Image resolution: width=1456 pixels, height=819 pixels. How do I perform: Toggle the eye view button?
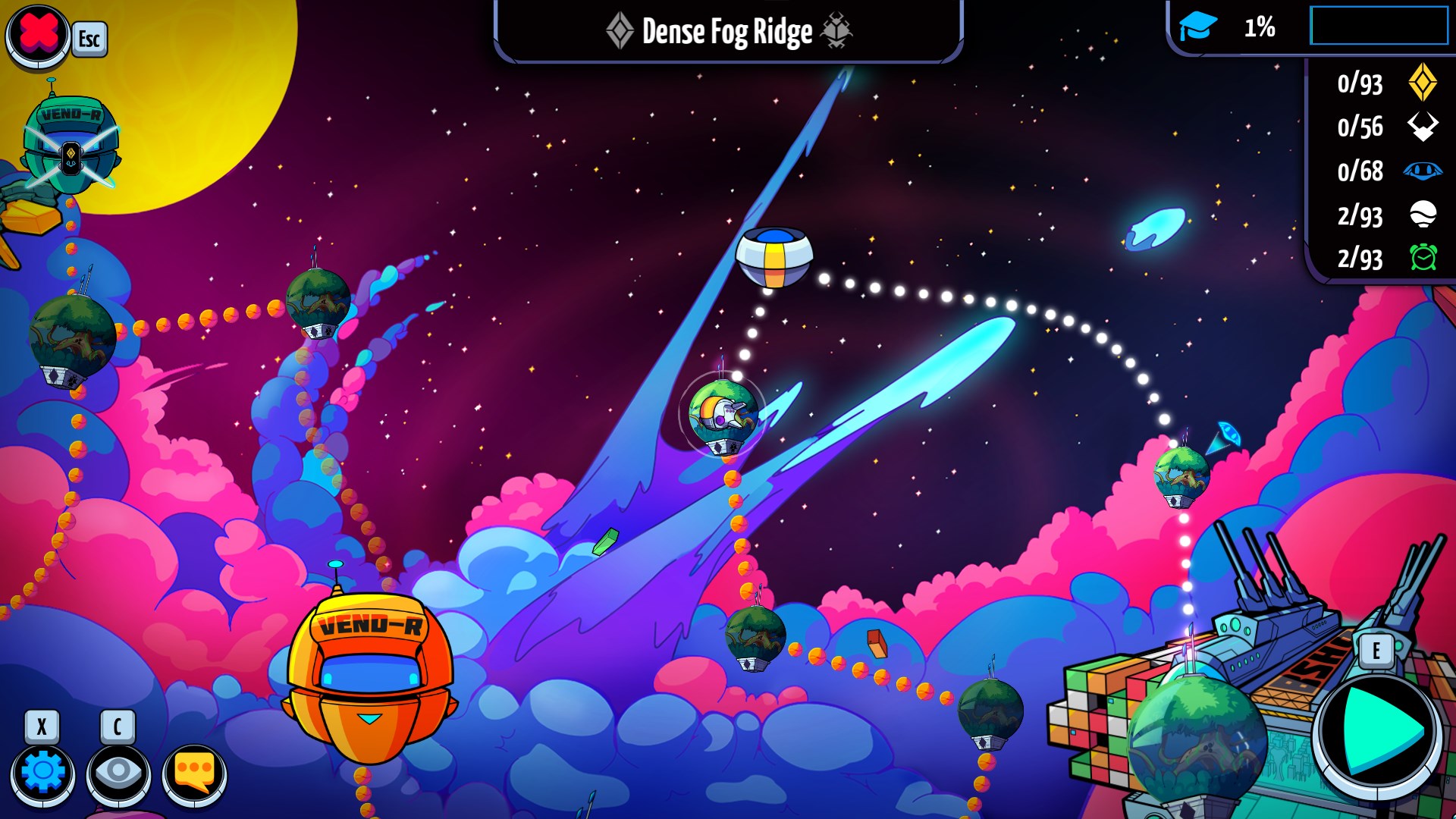pos(118,773)
